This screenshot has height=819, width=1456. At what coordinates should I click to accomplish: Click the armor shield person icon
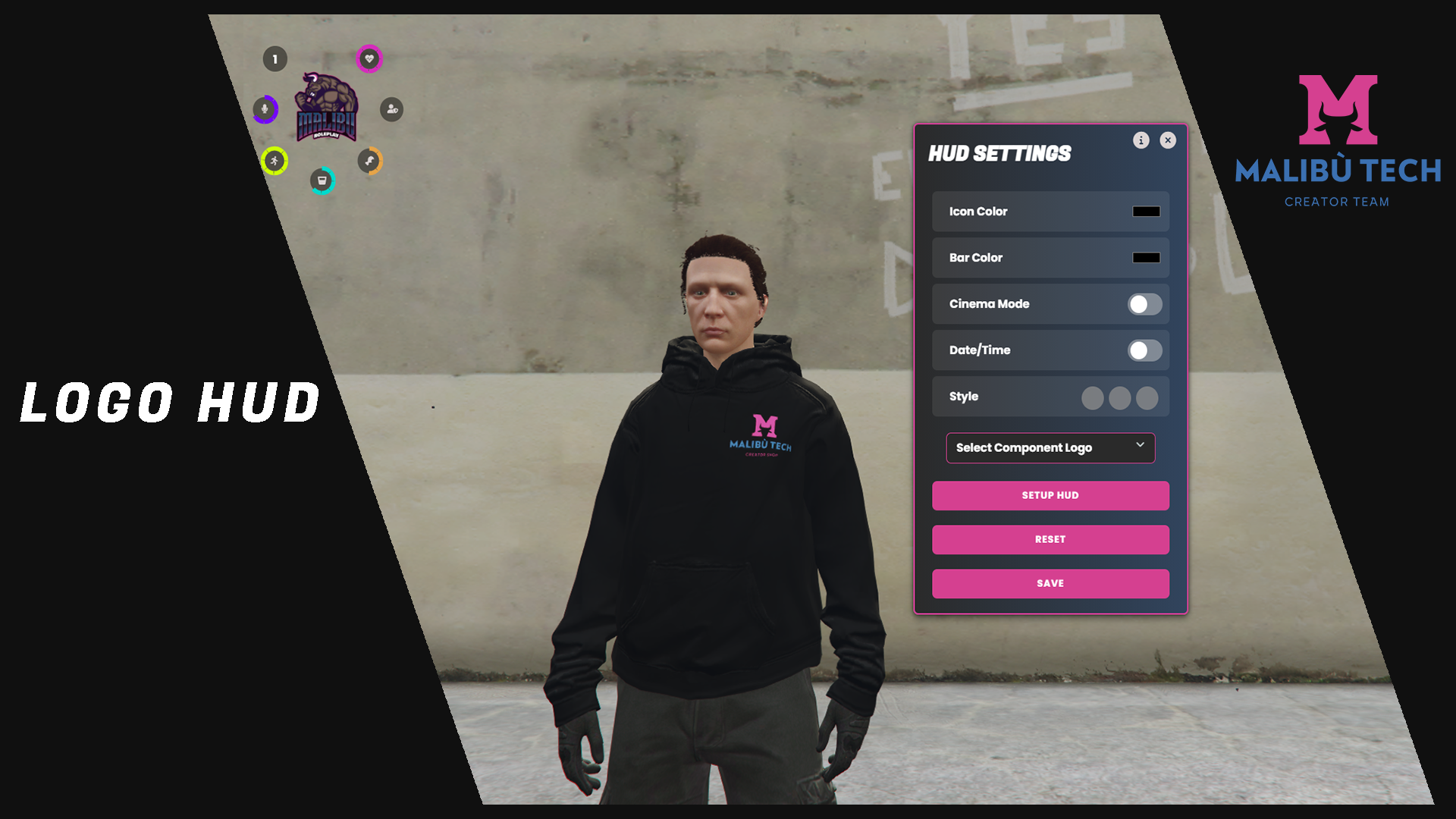(x=391, y=109)
